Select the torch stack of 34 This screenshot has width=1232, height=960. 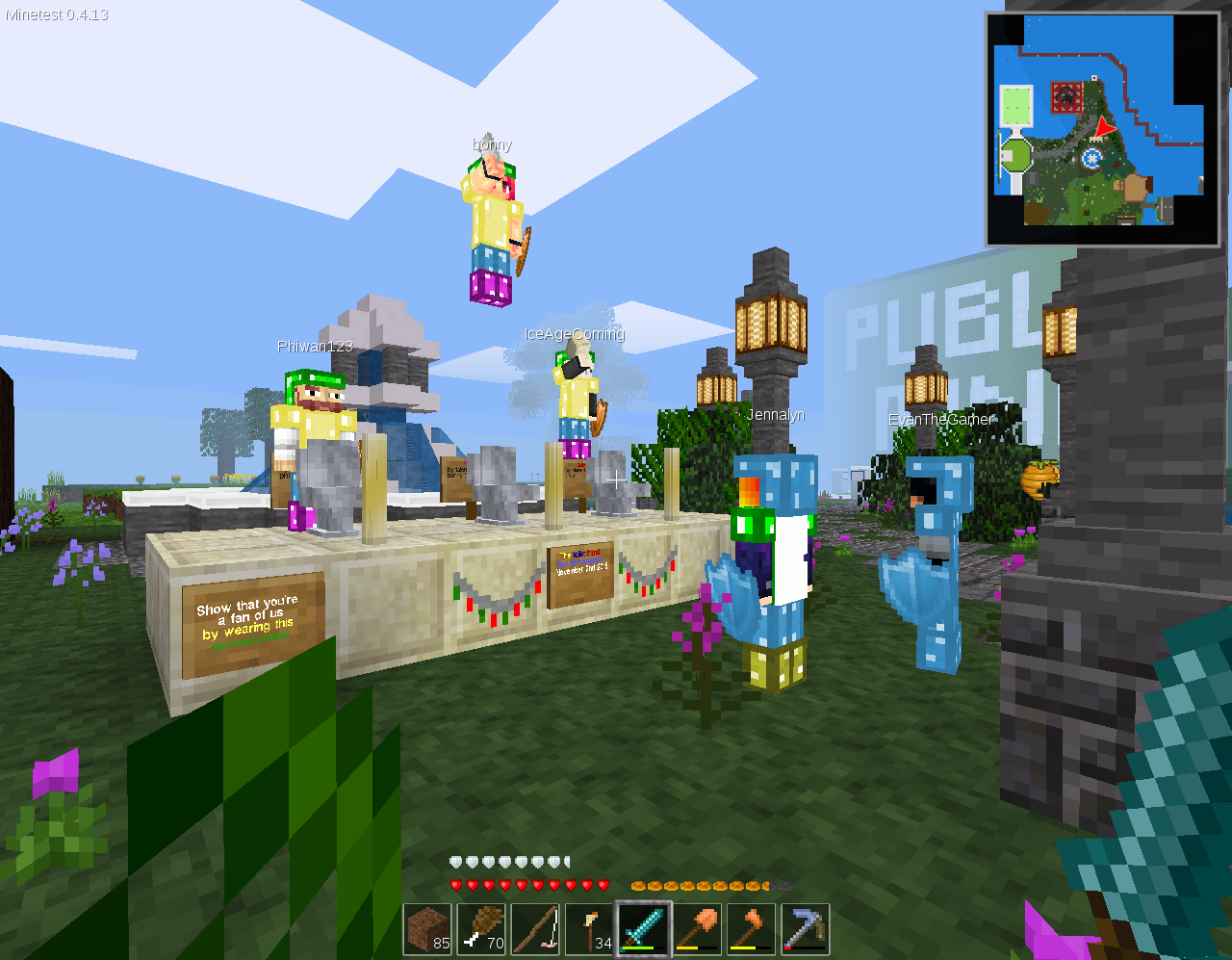589,928
